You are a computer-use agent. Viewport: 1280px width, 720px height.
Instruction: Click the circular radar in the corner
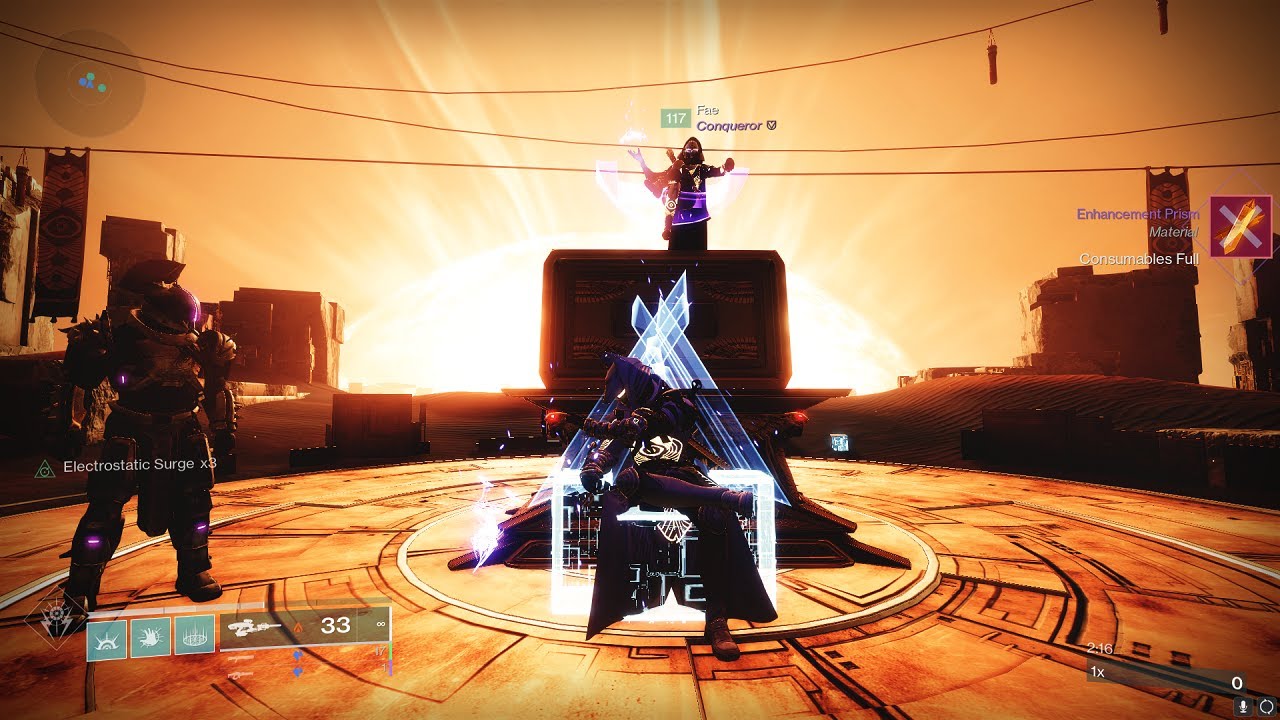pyautogui.click(x=90, y=84)
